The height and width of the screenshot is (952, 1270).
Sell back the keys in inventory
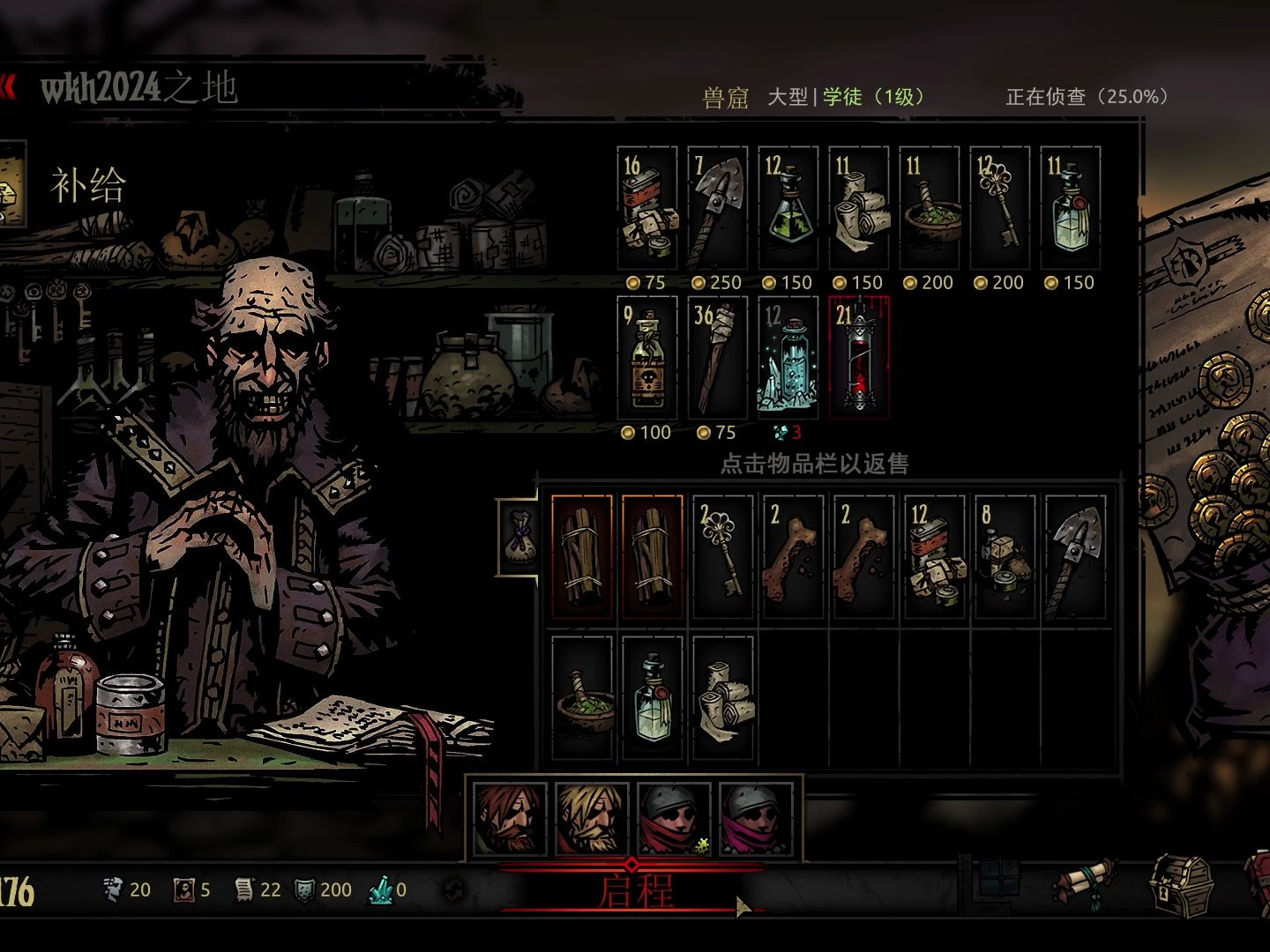[x=723, y=557]
